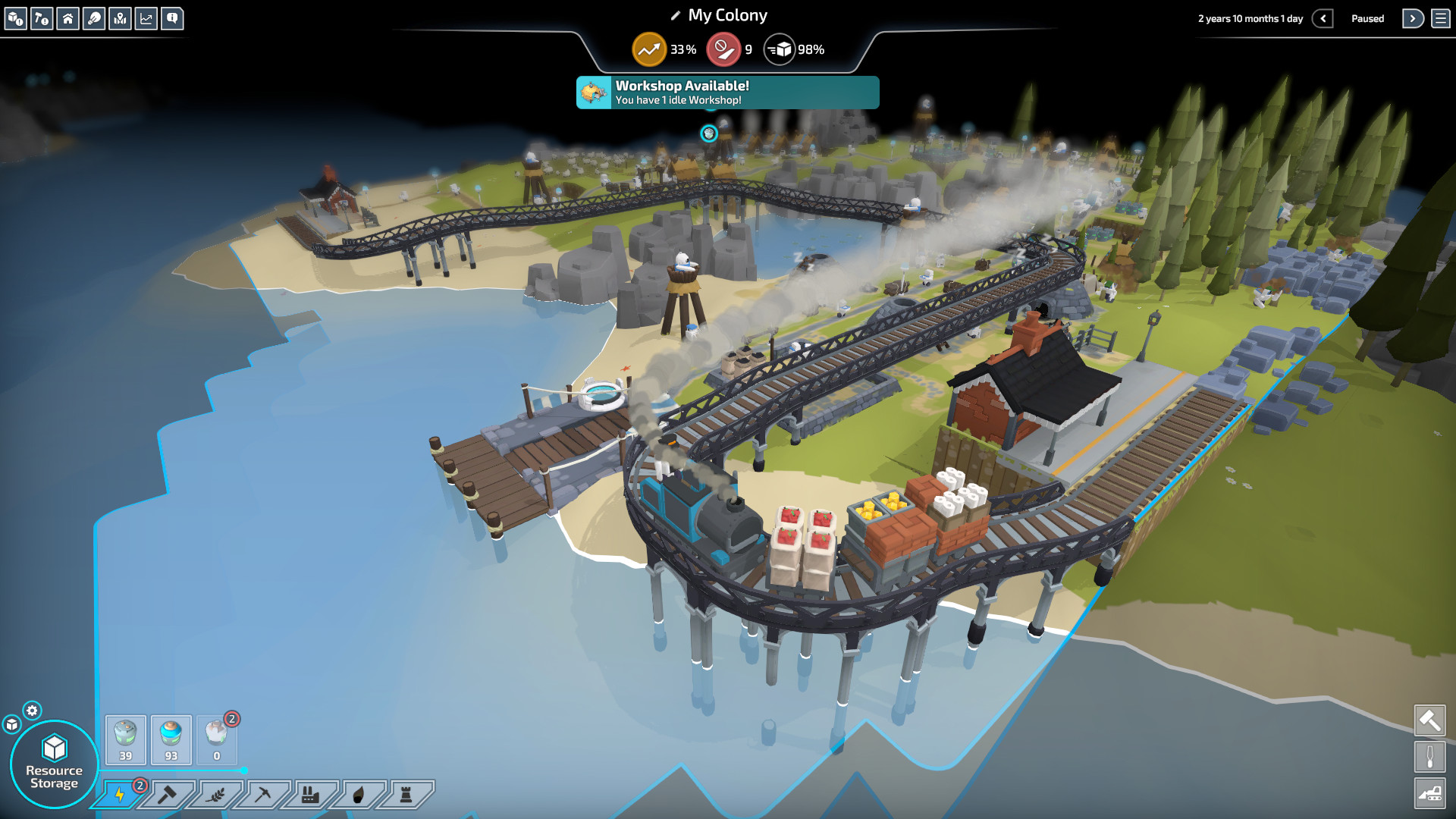Open the game menu with the hamburger icon
The width and height of the screenshot is (1456, 819).
click(1442, 18)
